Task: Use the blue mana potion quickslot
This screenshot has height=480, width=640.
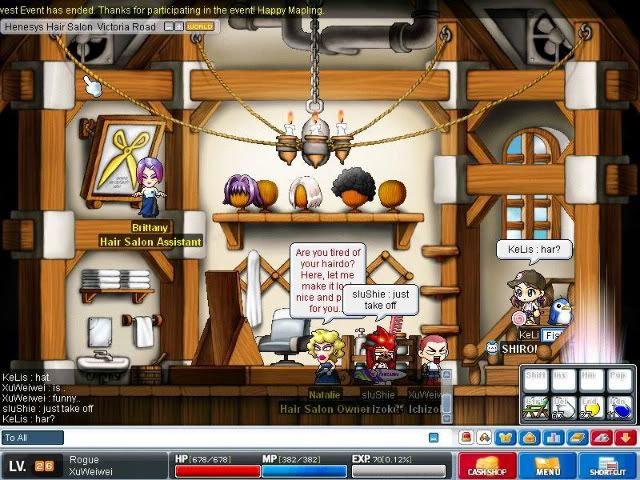Action: tap(620, 408)
